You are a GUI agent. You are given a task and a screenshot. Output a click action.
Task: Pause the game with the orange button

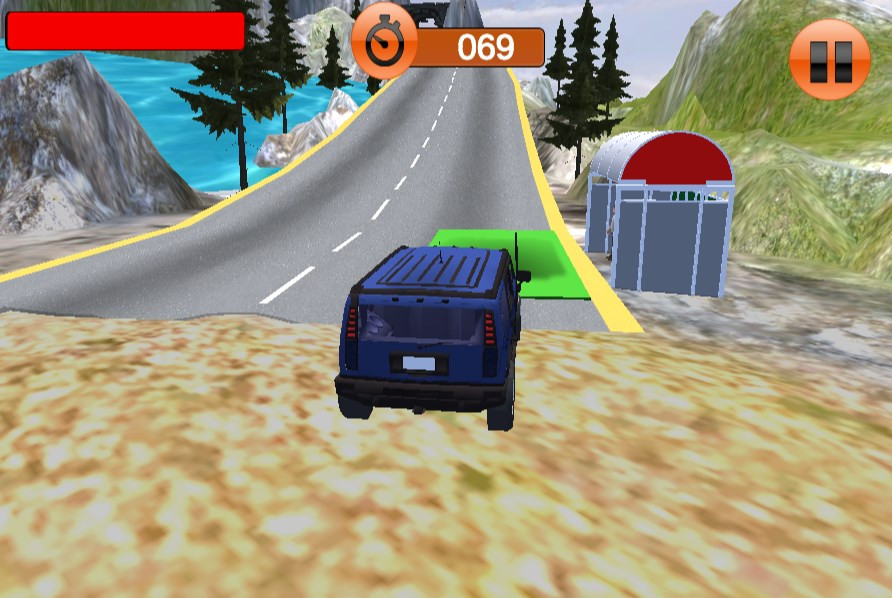coord(829,59)
